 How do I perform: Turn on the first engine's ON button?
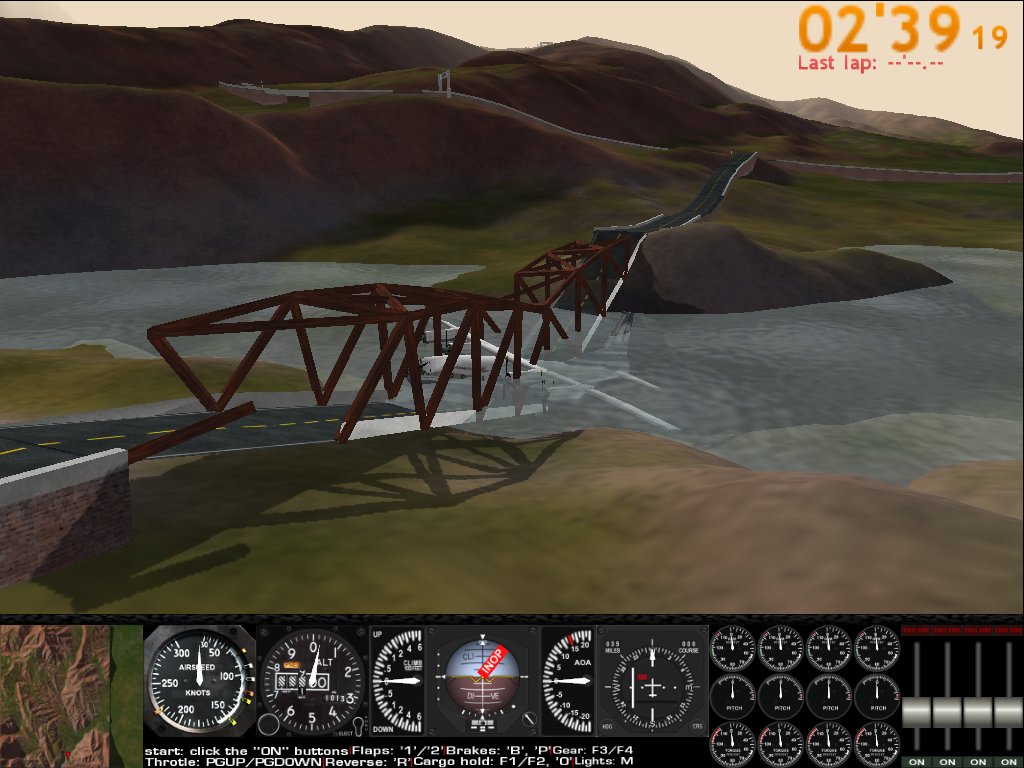click(917, 762)
